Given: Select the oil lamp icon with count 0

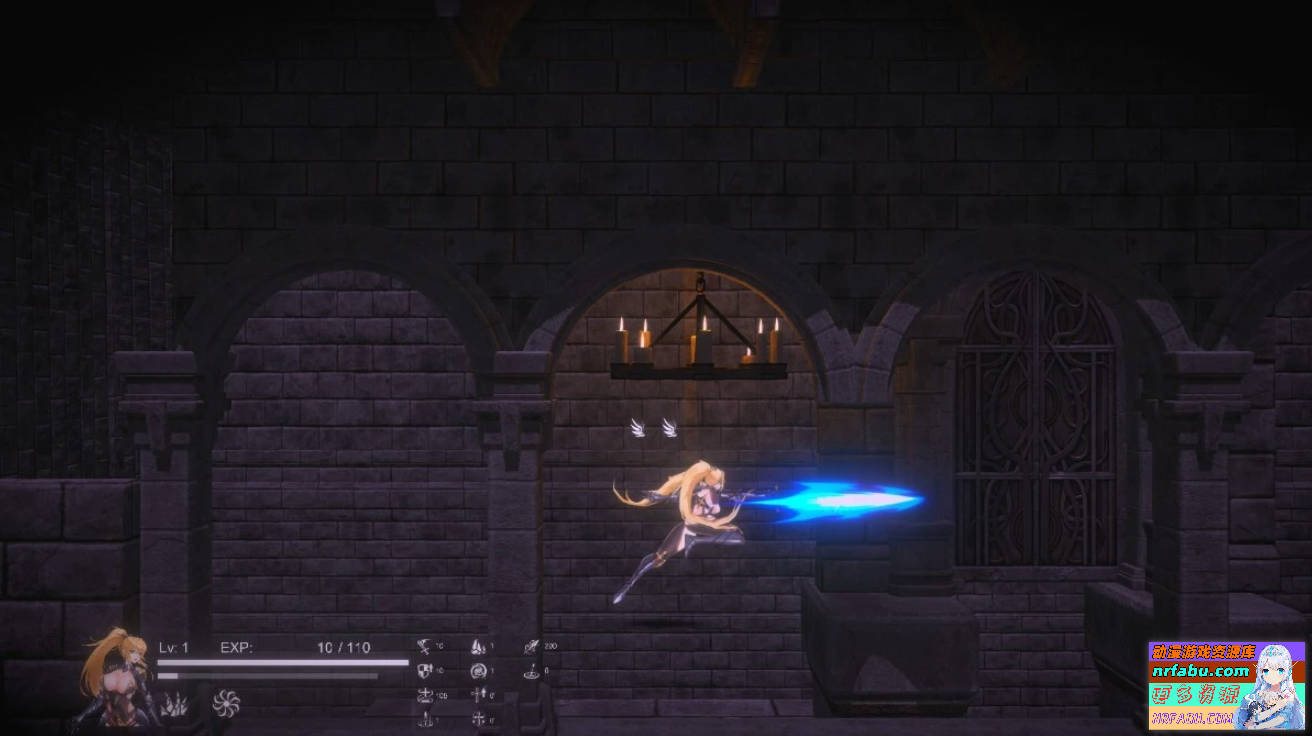Looking at the screenshot, I should pyautogui.click(x=530, y=672).
